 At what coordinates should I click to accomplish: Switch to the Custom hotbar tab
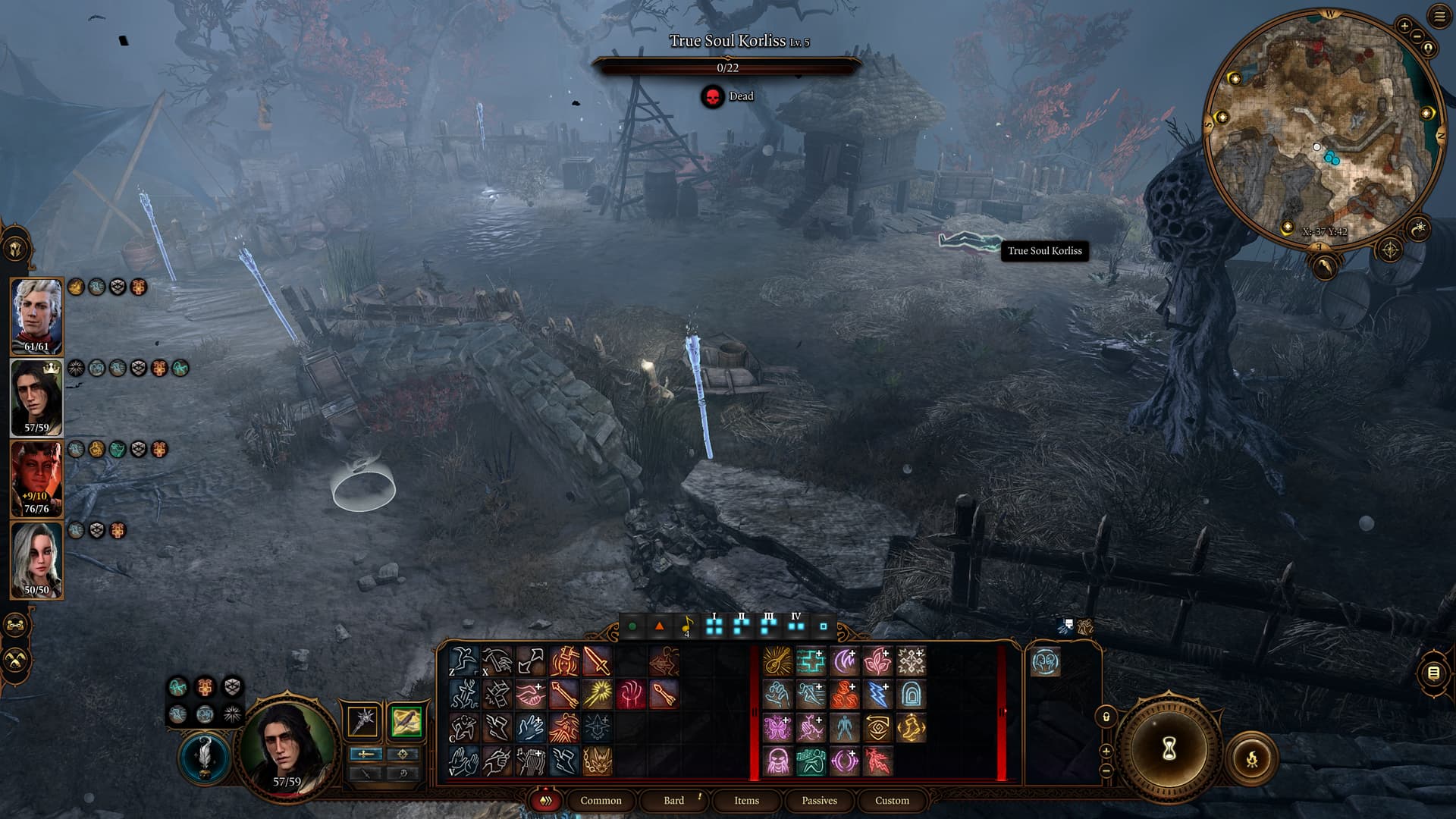892,800
